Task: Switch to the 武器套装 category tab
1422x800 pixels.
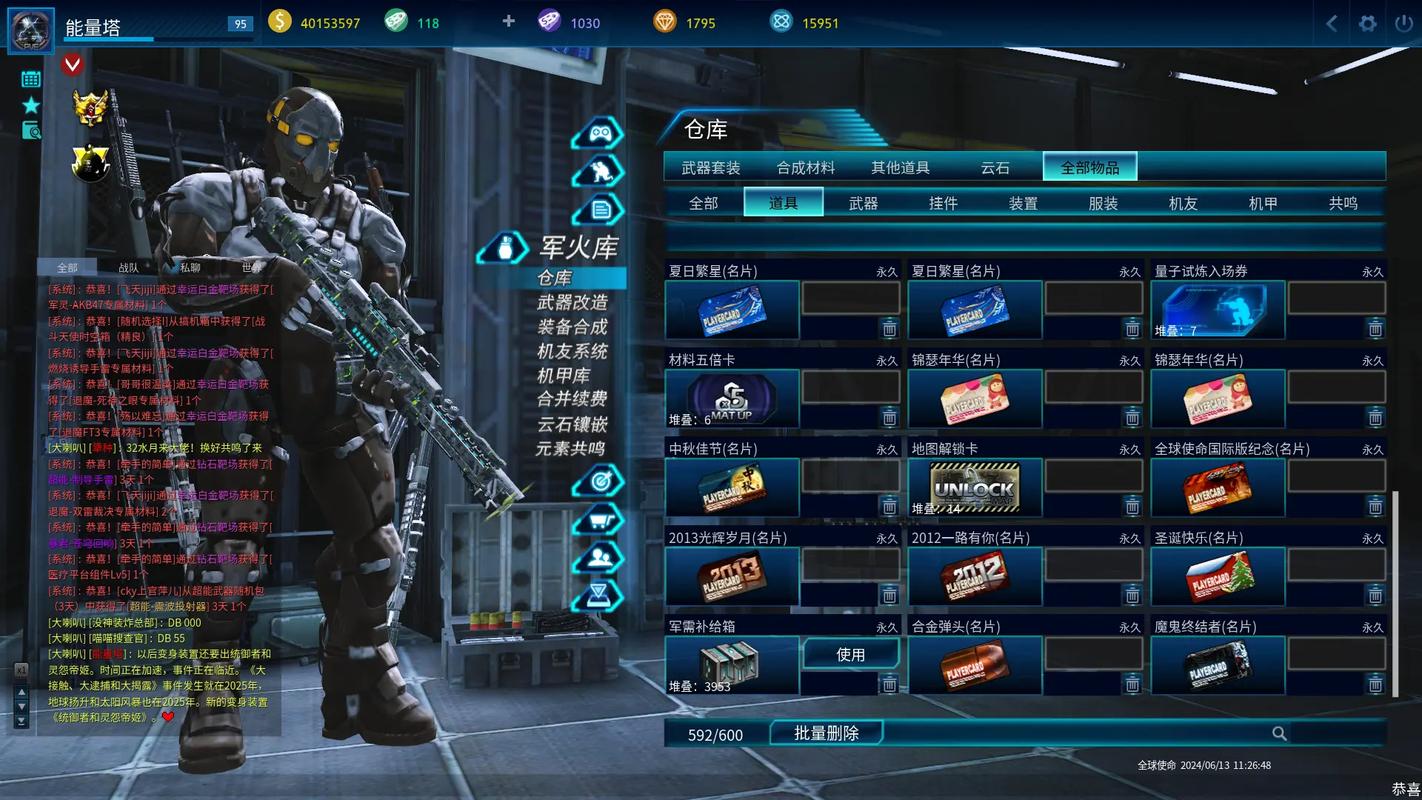Action: pyautogui.click(x=710, y=168)
